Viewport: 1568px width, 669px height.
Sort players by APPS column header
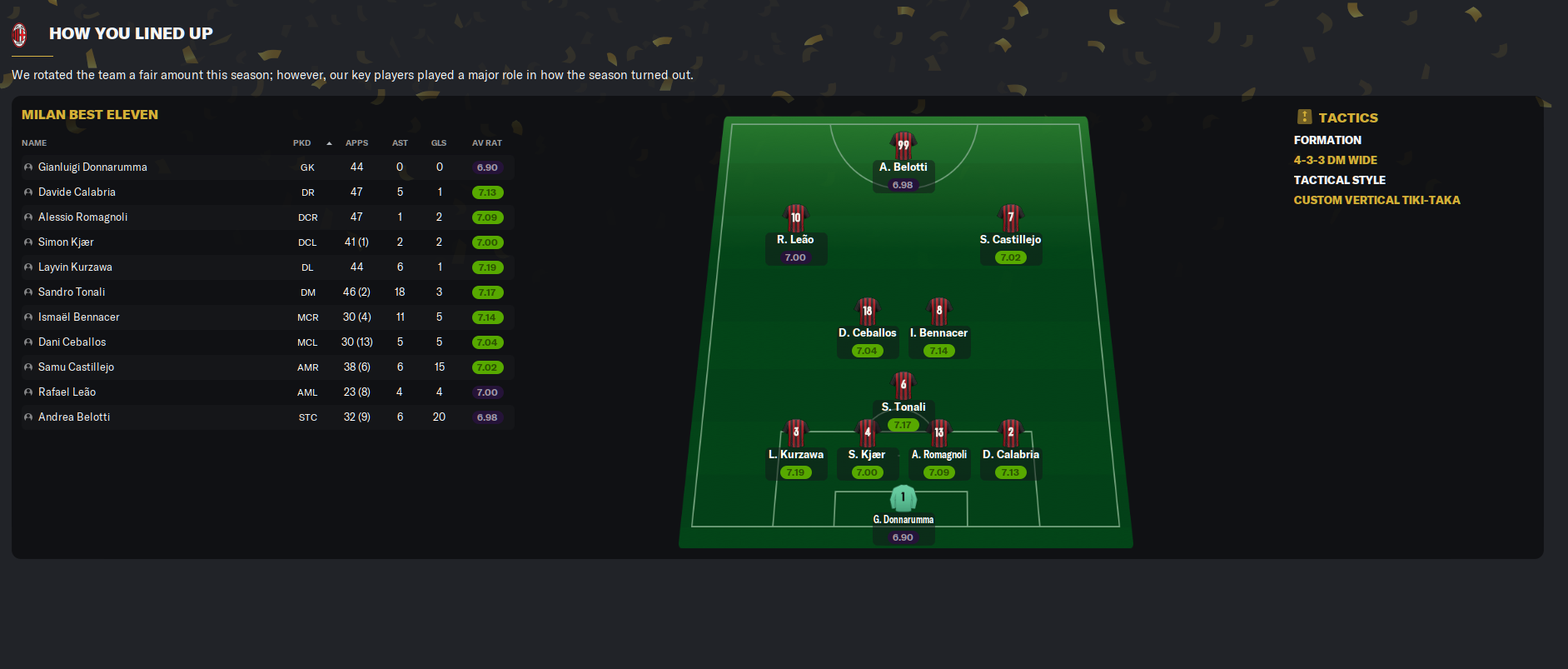coord(356,143)
